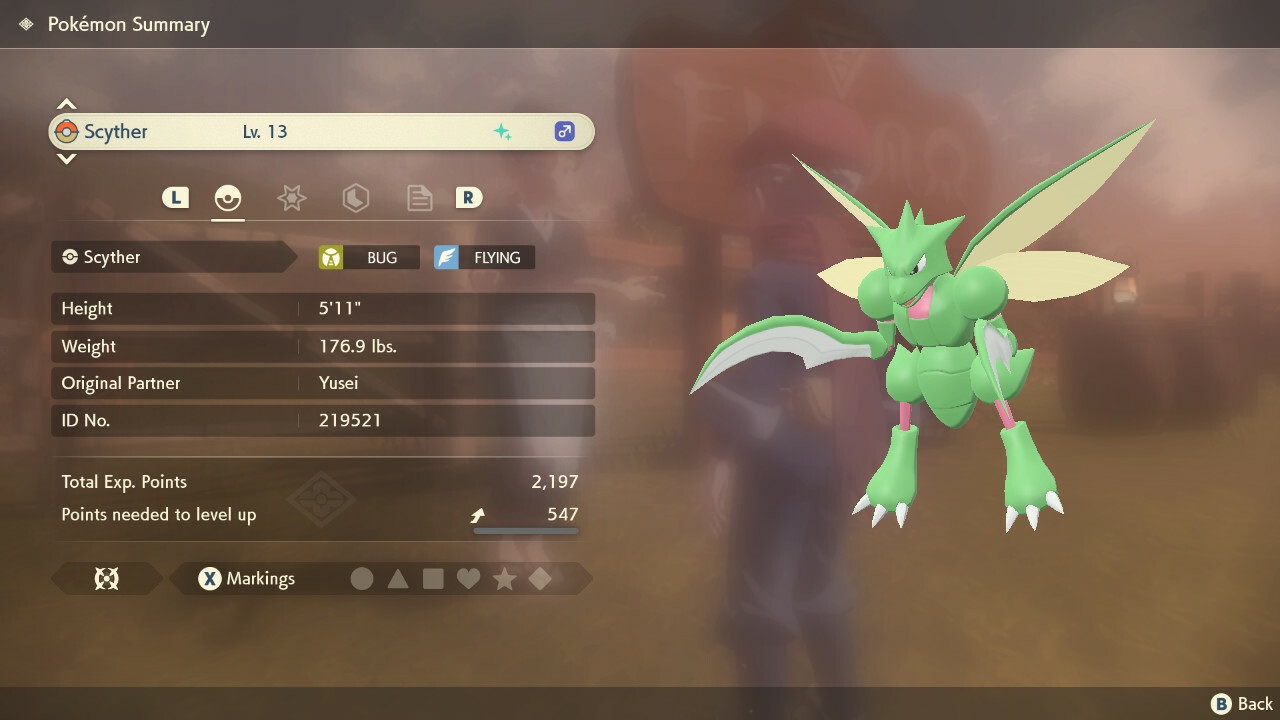Click the BUG type badge

(369, 257)
